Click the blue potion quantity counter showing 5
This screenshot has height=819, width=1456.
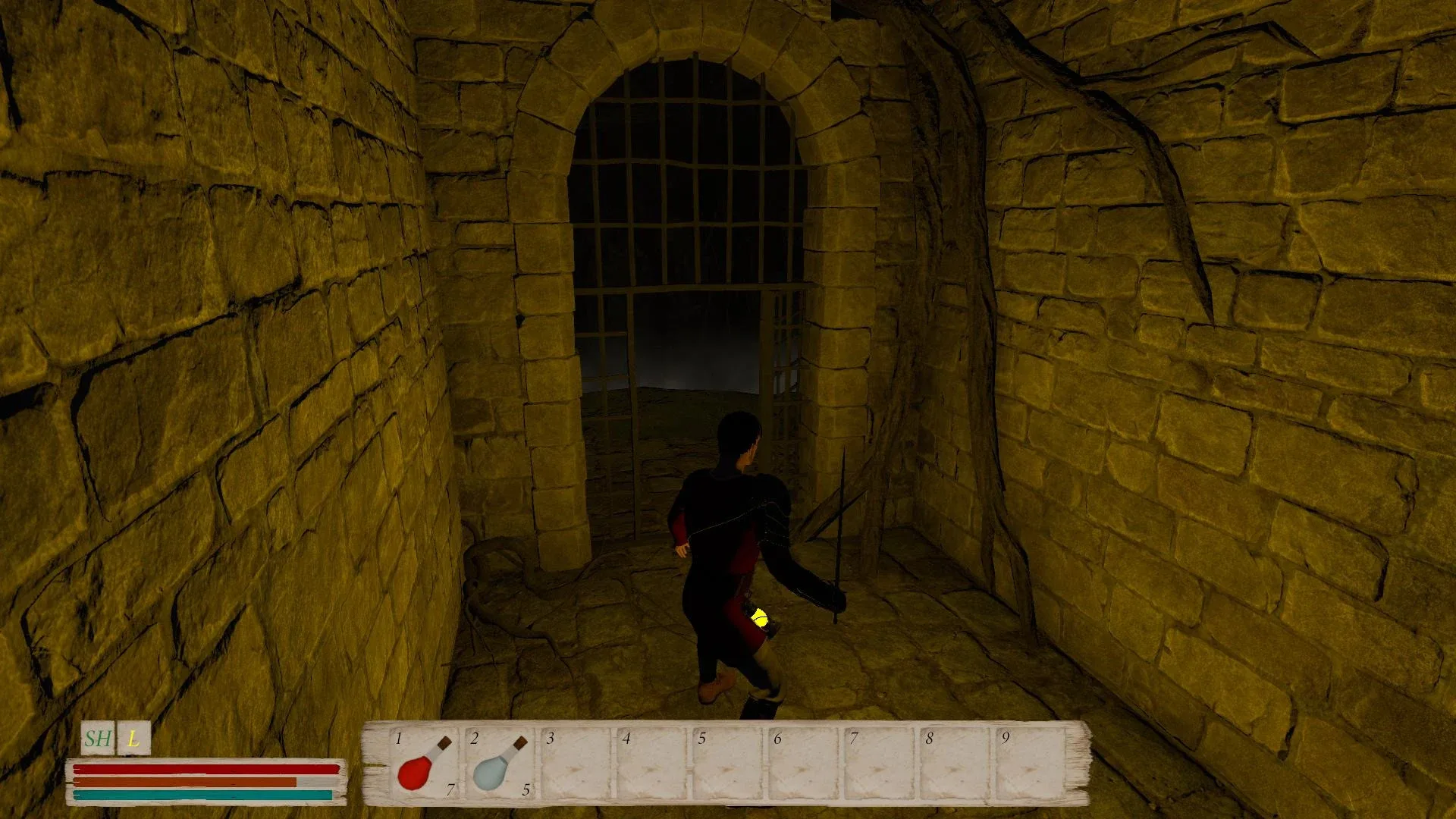pyautogui.click(x=525, y=789)
